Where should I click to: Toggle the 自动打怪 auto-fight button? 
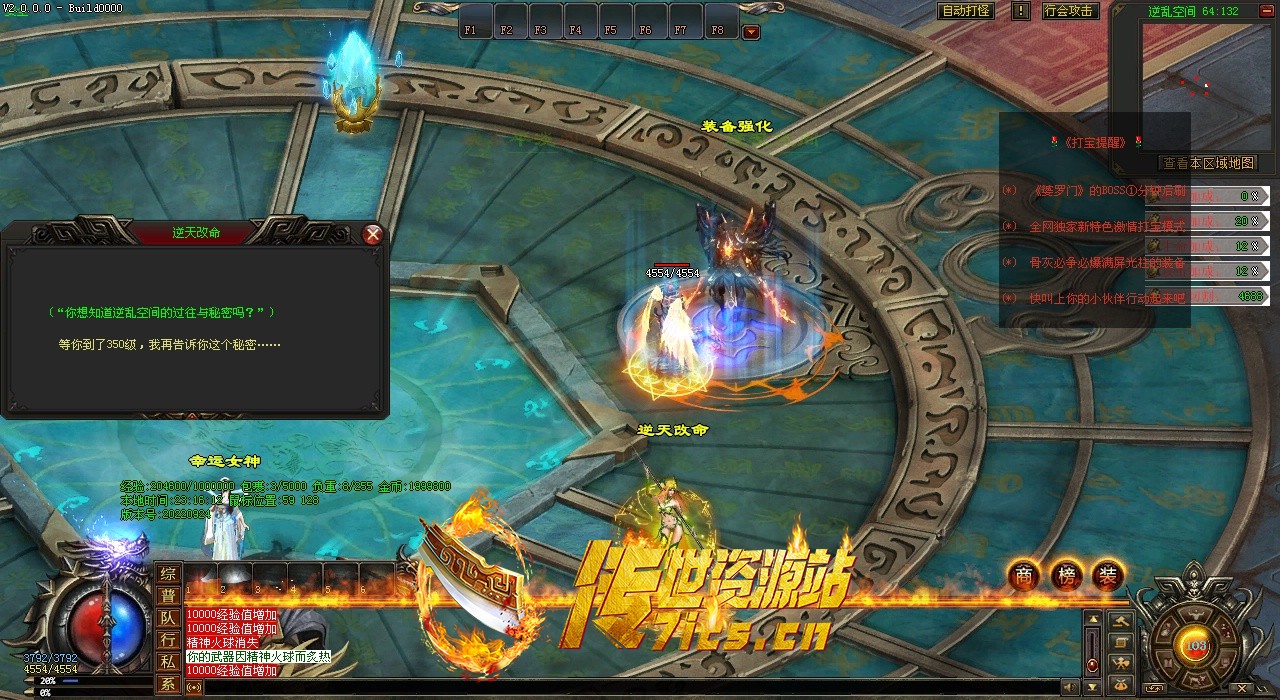966,11
